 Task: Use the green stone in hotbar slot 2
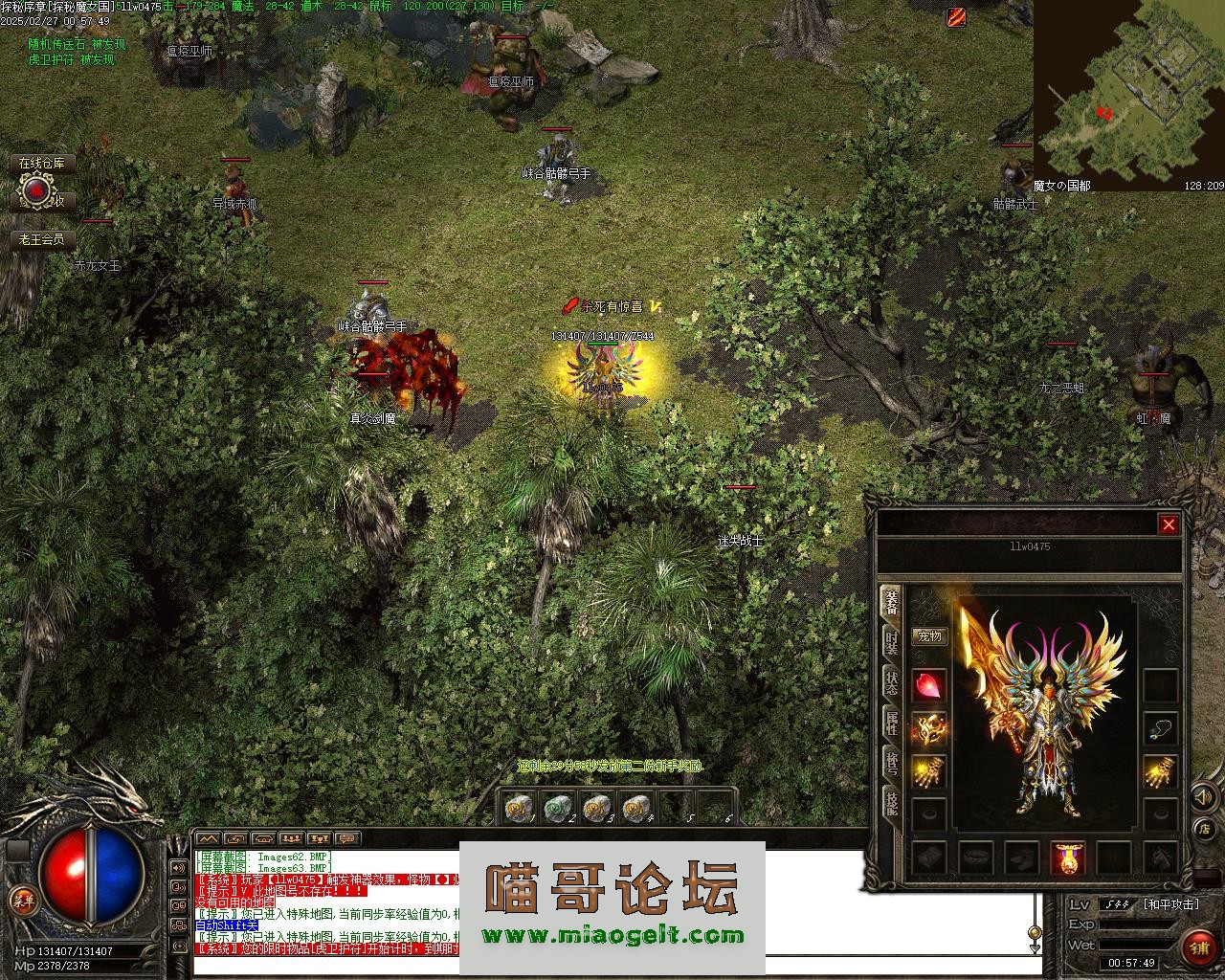click(558, 809)
